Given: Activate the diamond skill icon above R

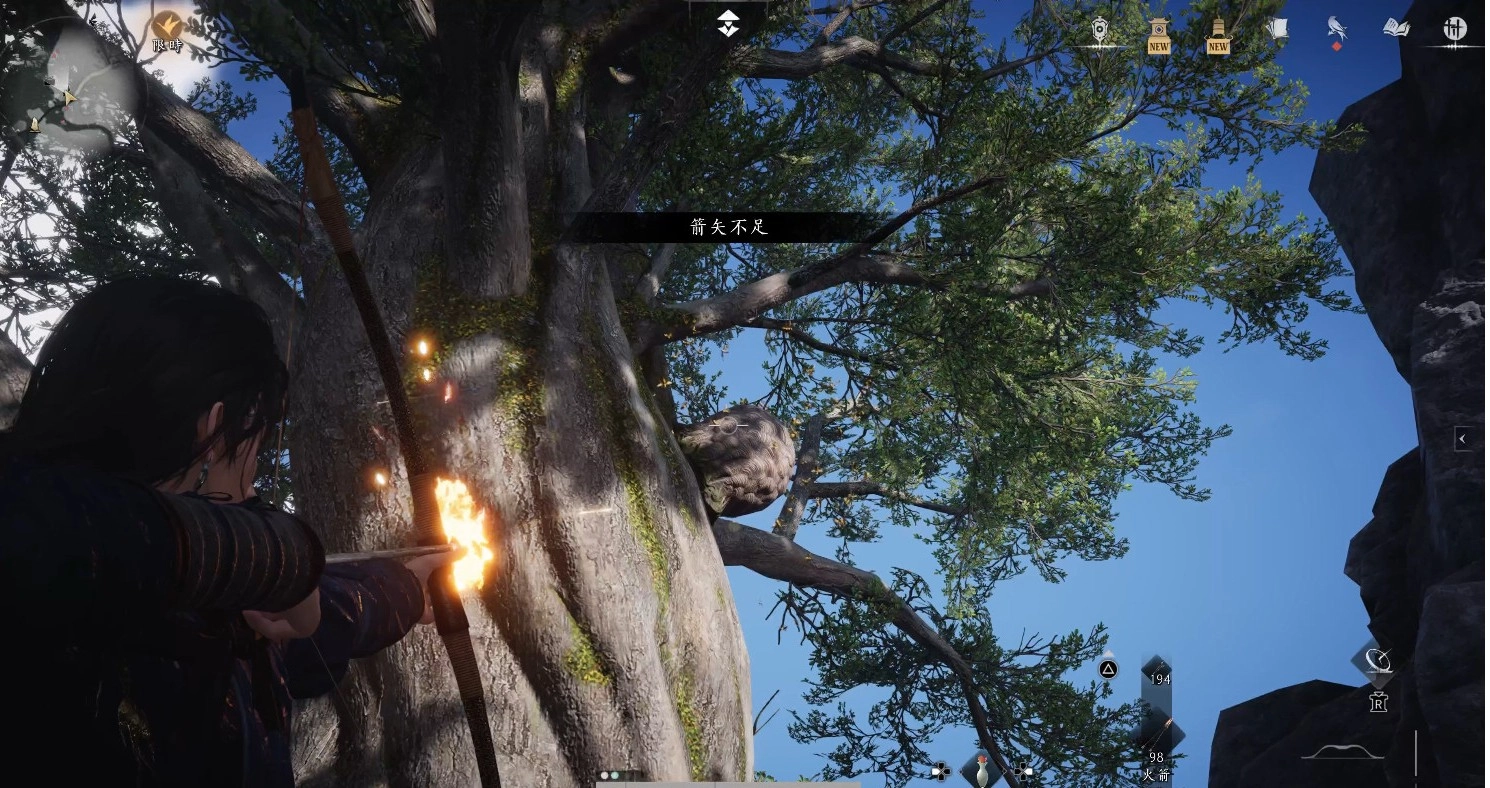Looking at the screenshot, I should click(x=1376, y=660).
